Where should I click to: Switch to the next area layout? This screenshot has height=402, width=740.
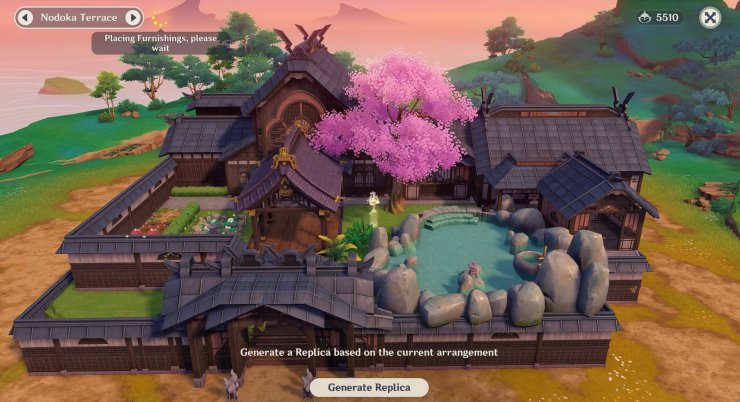[132, 18]
